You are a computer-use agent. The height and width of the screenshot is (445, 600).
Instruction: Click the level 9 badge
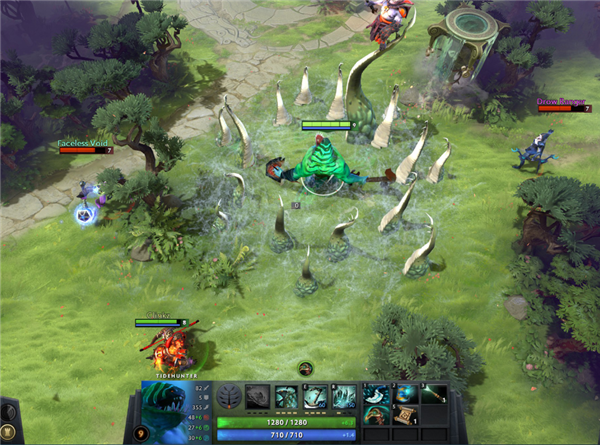point(141,433)
